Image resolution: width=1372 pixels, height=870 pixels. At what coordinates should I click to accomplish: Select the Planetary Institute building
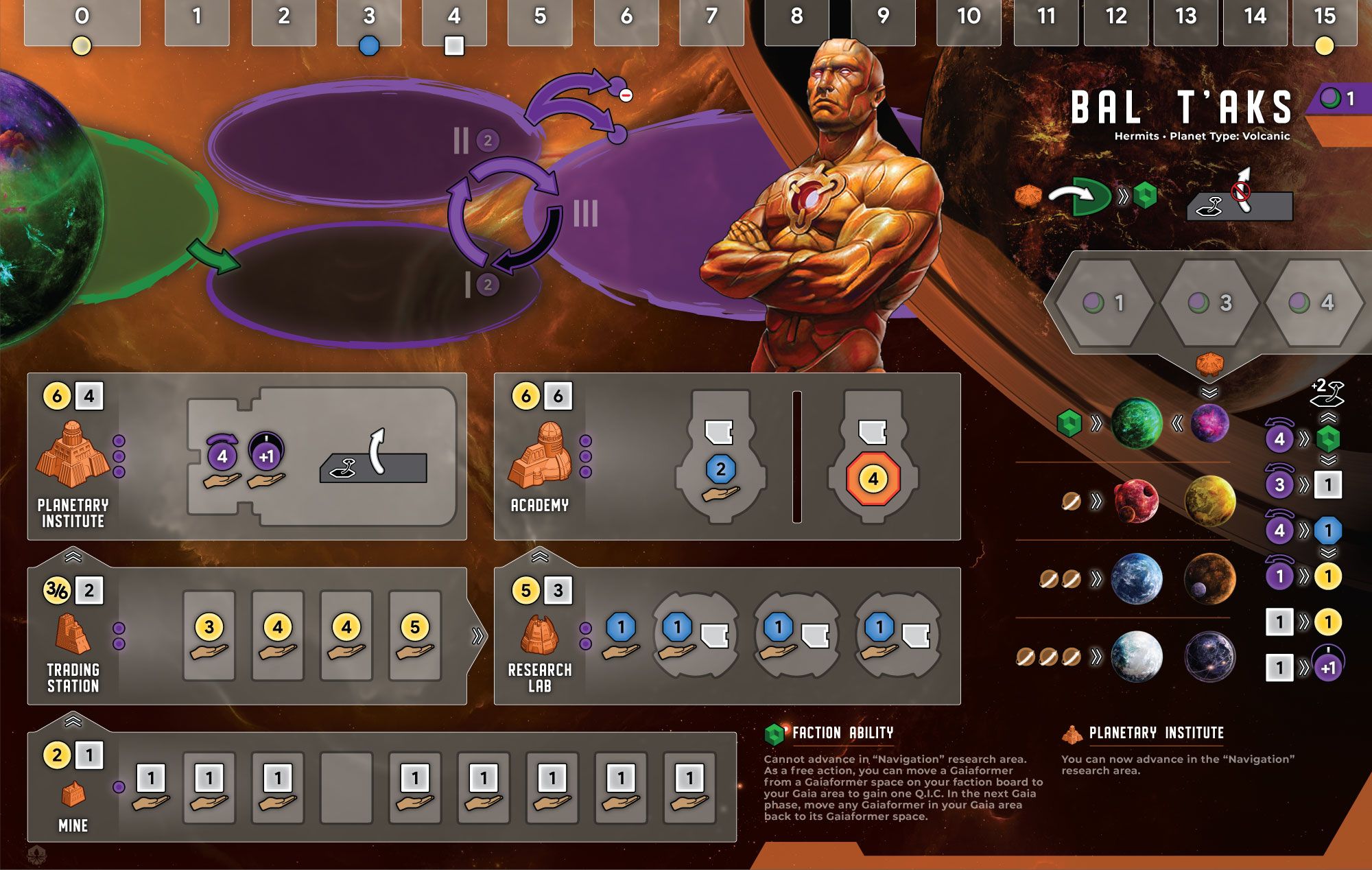[72, 454]
